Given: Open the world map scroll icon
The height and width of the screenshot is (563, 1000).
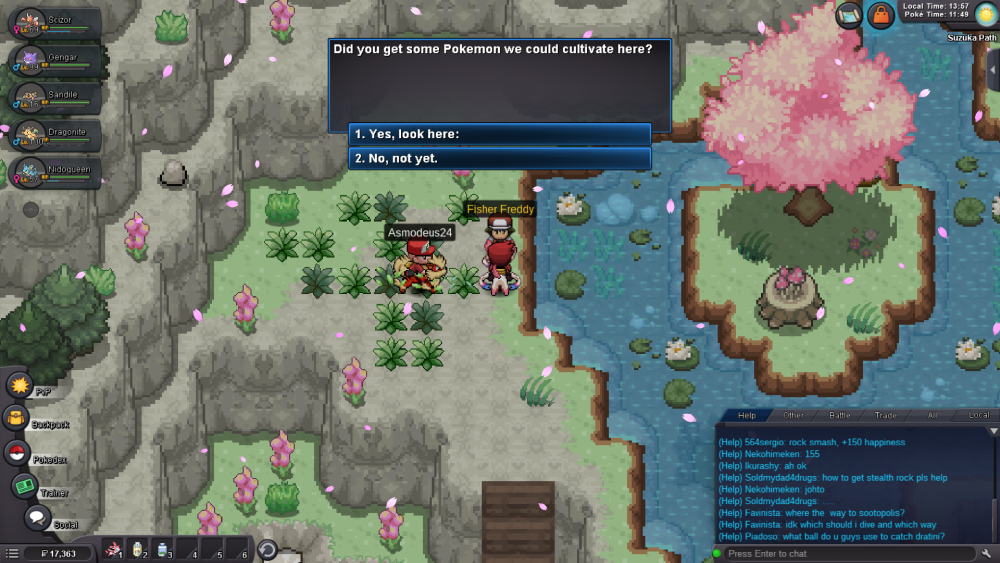Looking at the screenshot, I should (849, 15).
